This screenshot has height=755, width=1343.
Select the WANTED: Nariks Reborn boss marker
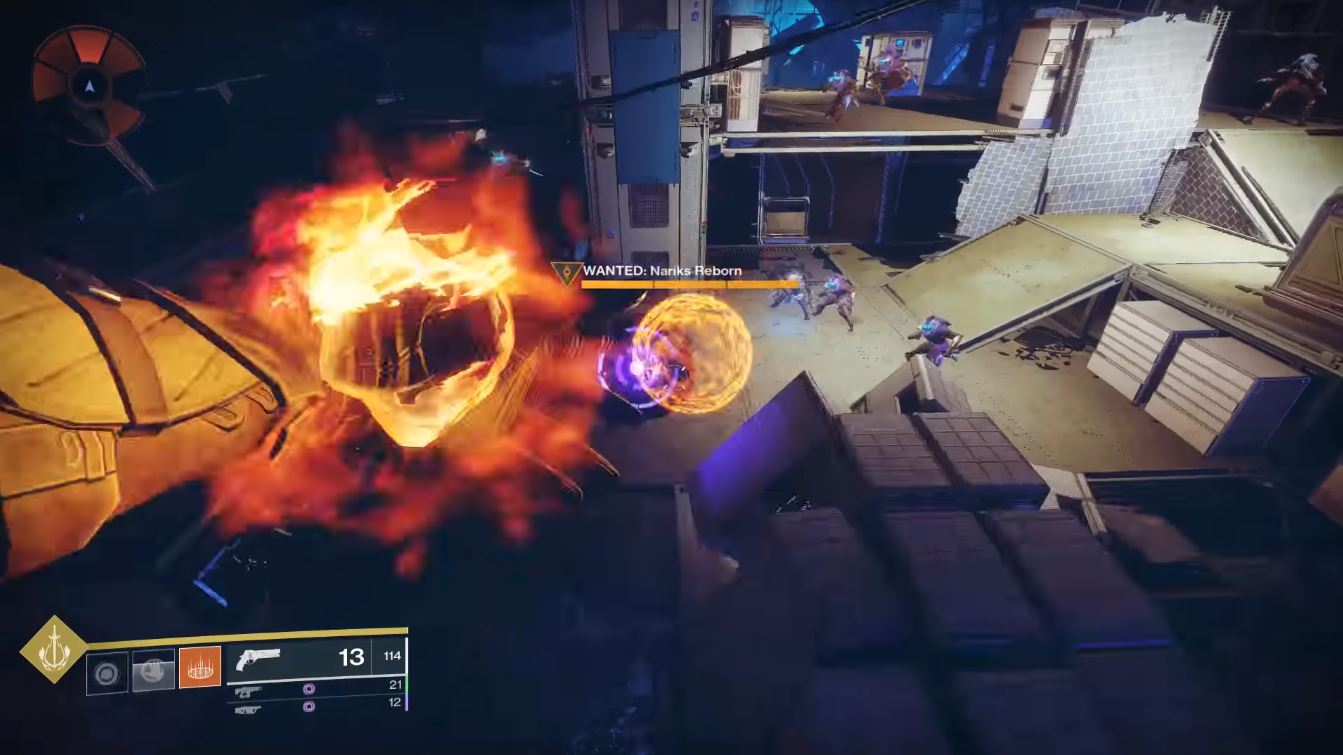(565, 272)
